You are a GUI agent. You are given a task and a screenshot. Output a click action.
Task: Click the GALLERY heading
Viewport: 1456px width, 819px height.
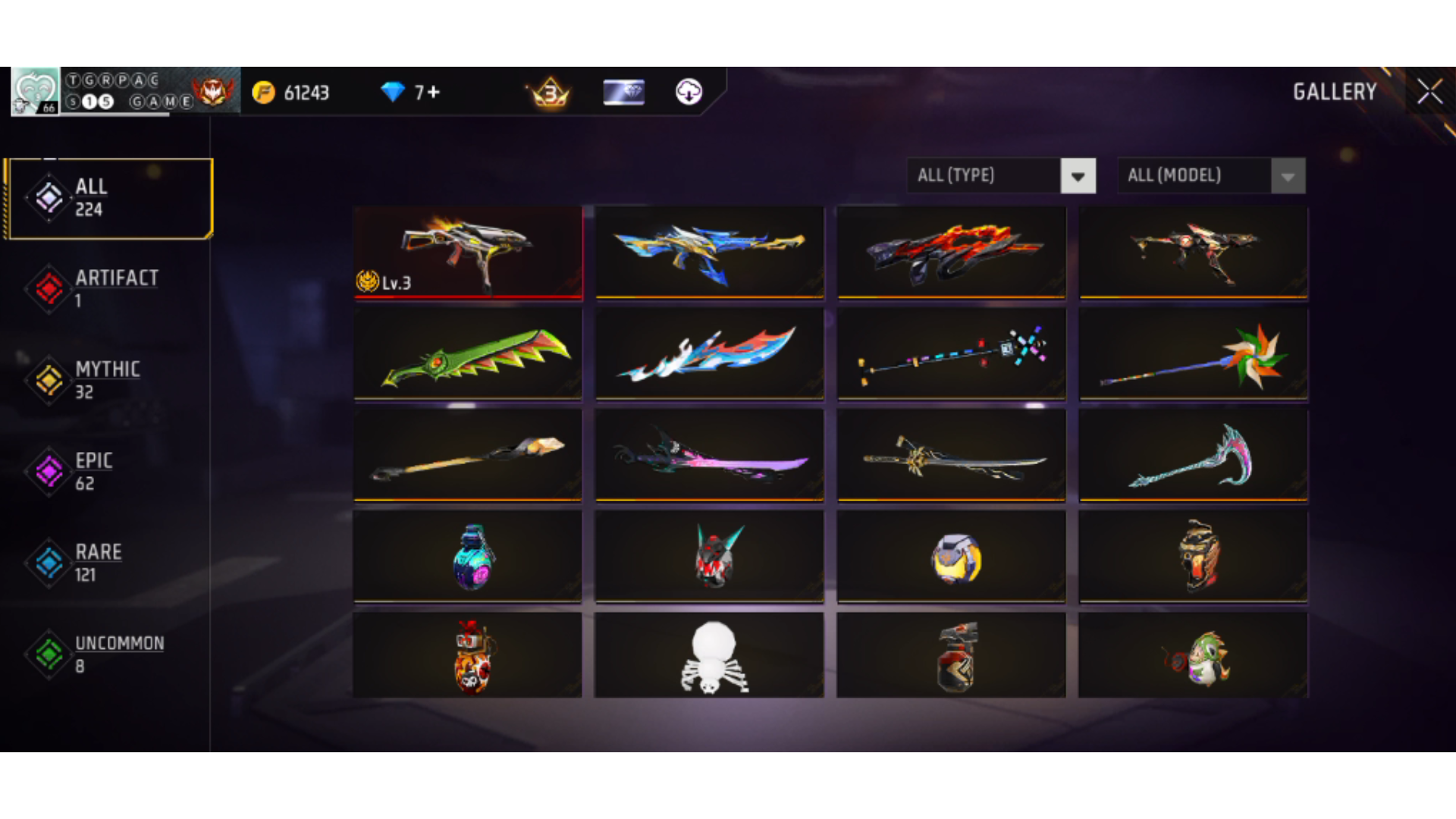pyautogui.click(x=1335, y=92)
